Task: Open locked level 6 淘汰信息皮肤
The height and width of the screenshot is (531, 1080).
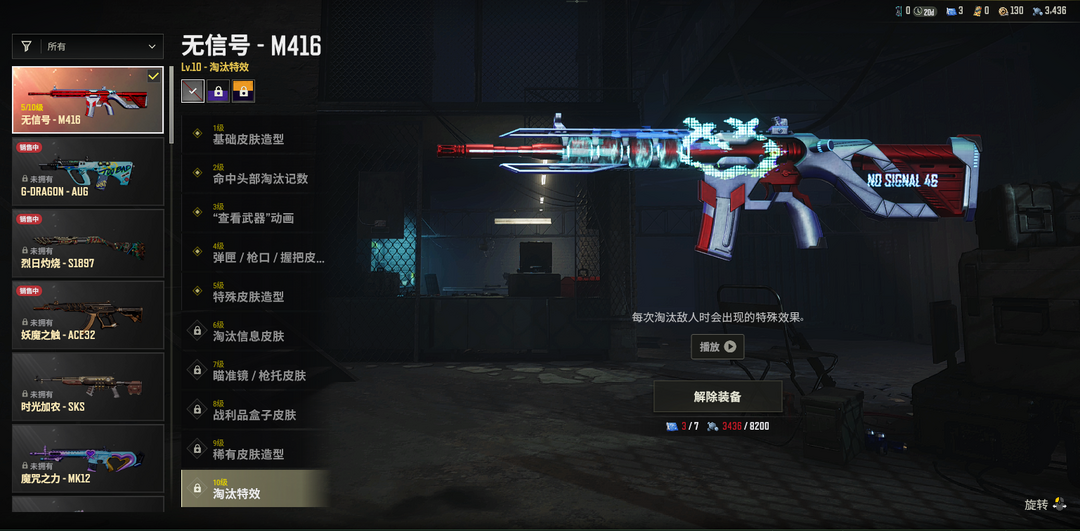Action: pyautogui.click(x=255, y=332)
